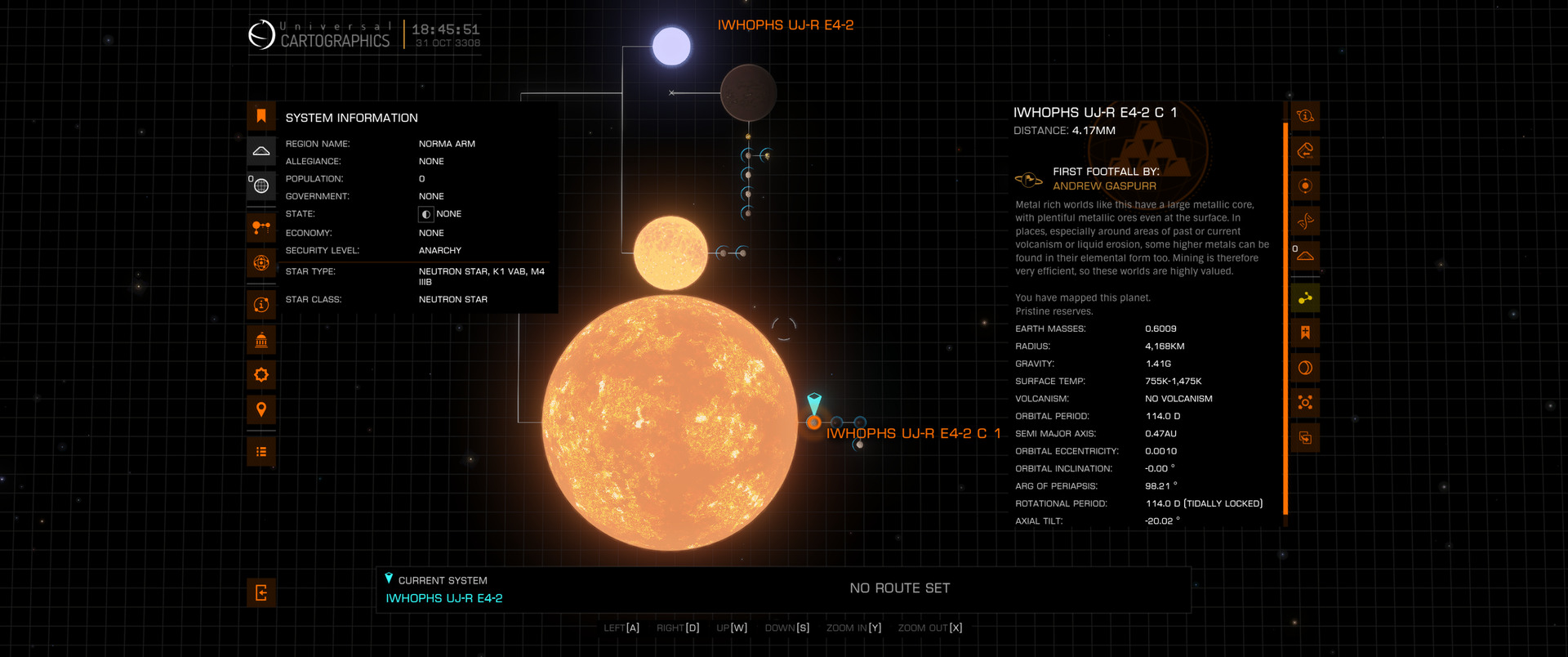Open the planet info tab in the right panel
This screenshot has height=657, width=1568.
(x=1305, y=116)
